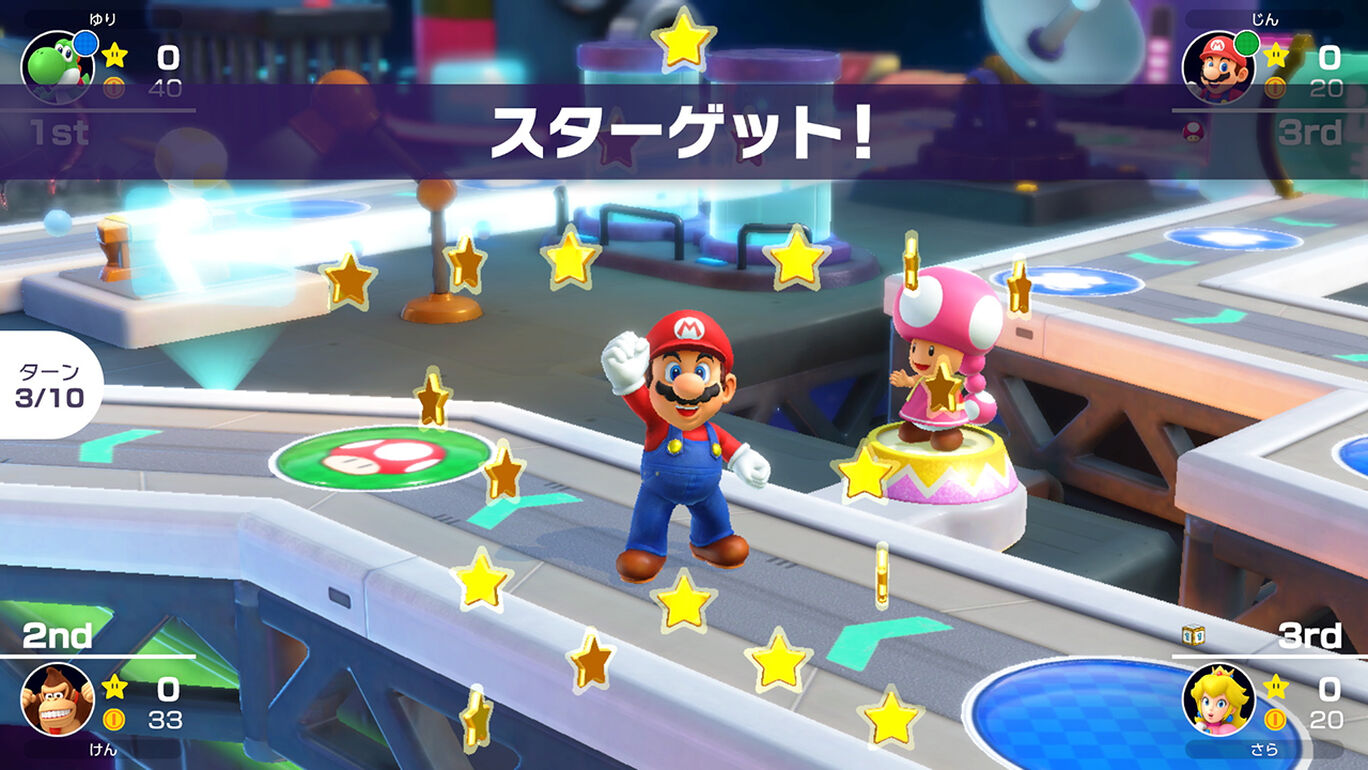Select the mushroom icon below Mario's name panel

[x=1193, y=131]
